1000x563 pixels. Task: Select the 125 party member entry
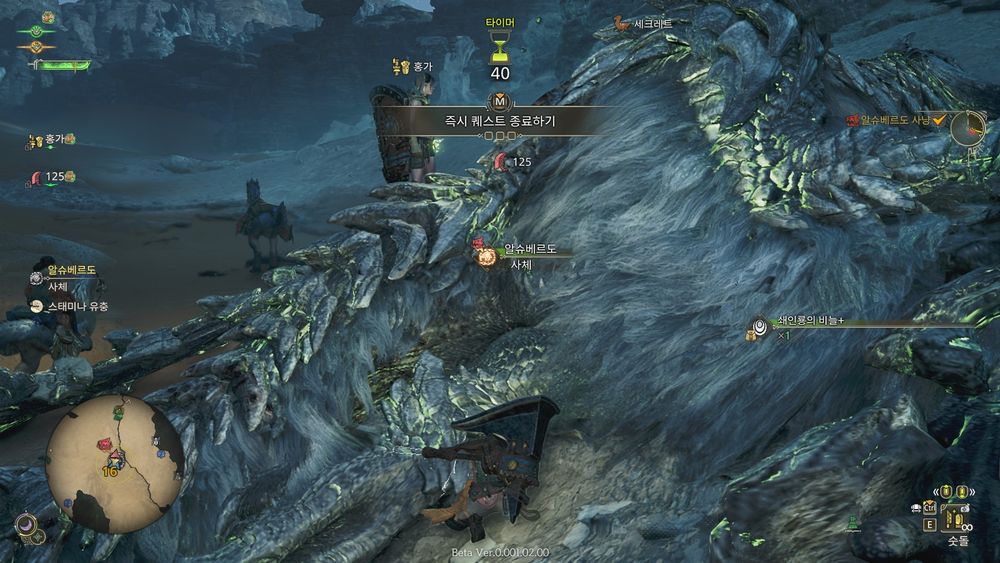pyautogui.click(x=54, y=177)
